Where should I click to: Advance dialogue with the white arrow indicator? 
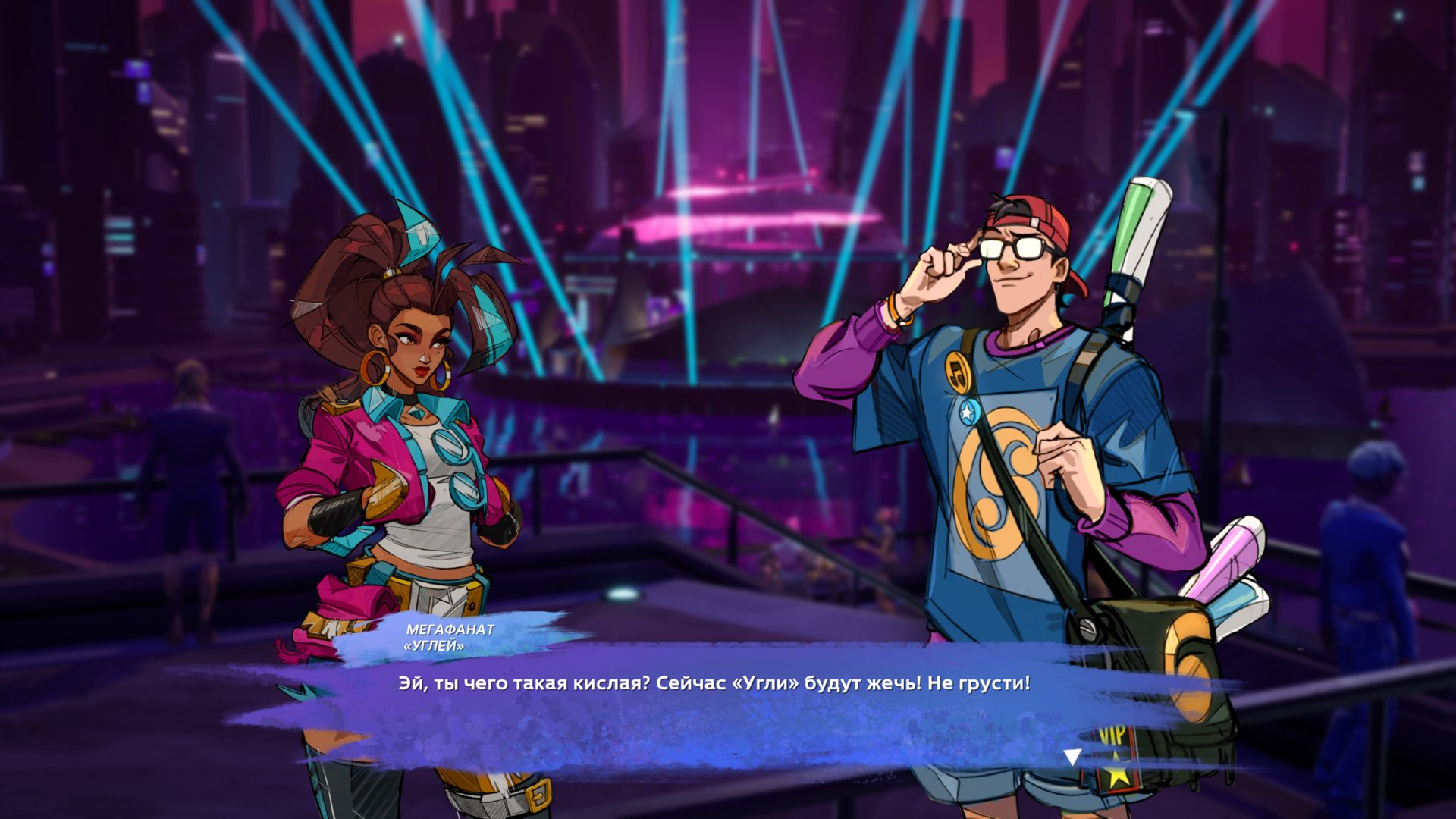click(x=1072, y=756)
